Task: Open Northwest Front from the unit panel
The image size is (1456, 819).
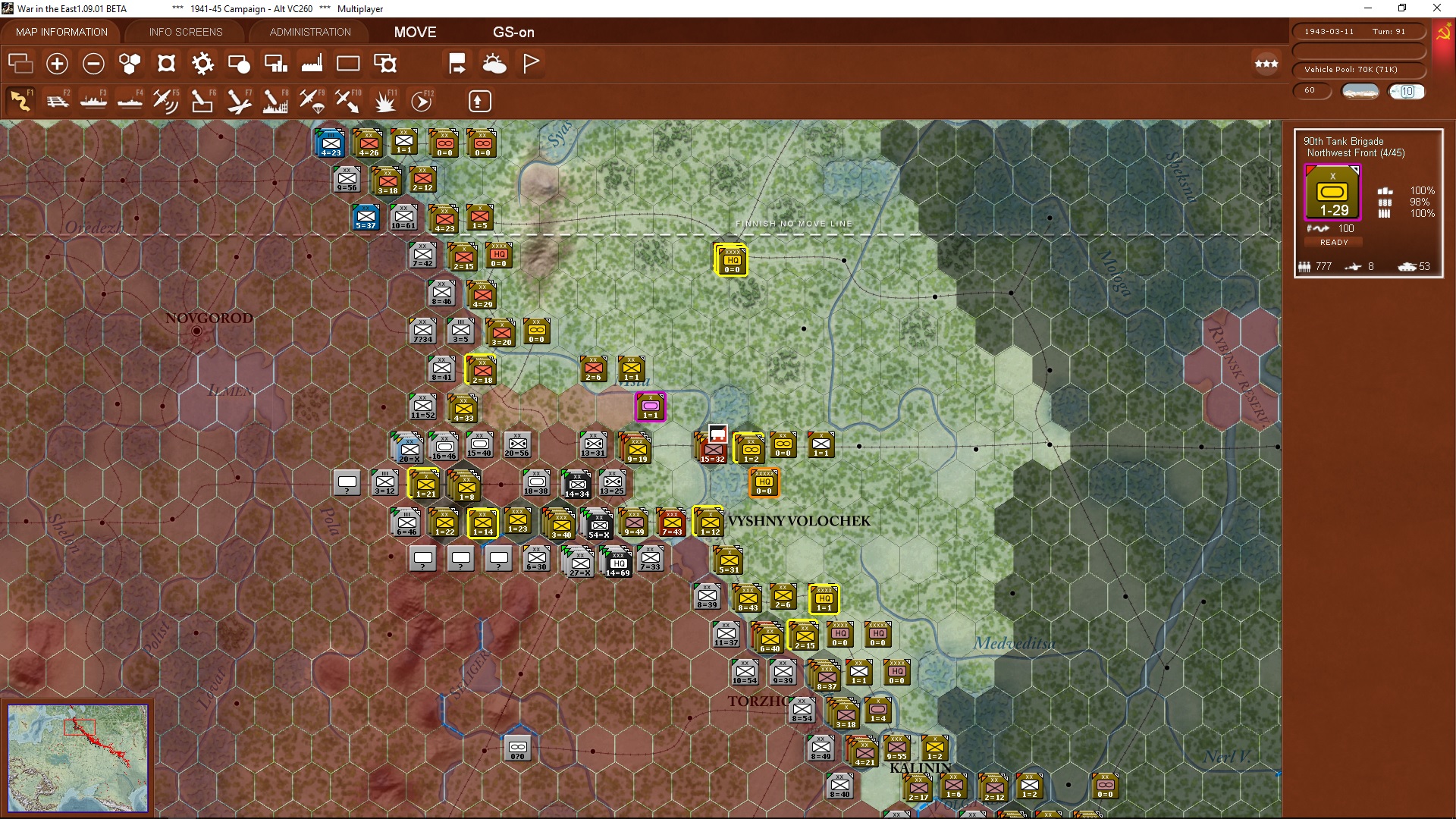Action: click(x=1354, y=152)
